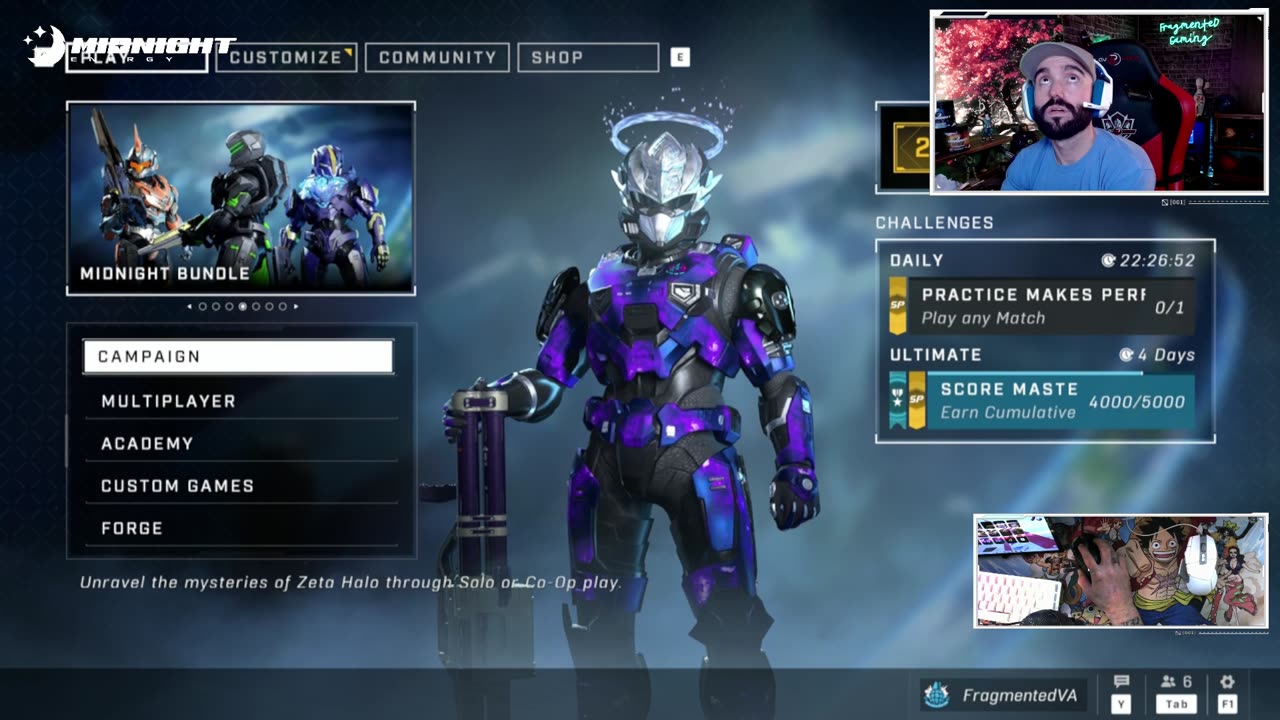Switch to the Customize tab
The width and height of the screenshot is (1280, 720).
click(286, 57)
